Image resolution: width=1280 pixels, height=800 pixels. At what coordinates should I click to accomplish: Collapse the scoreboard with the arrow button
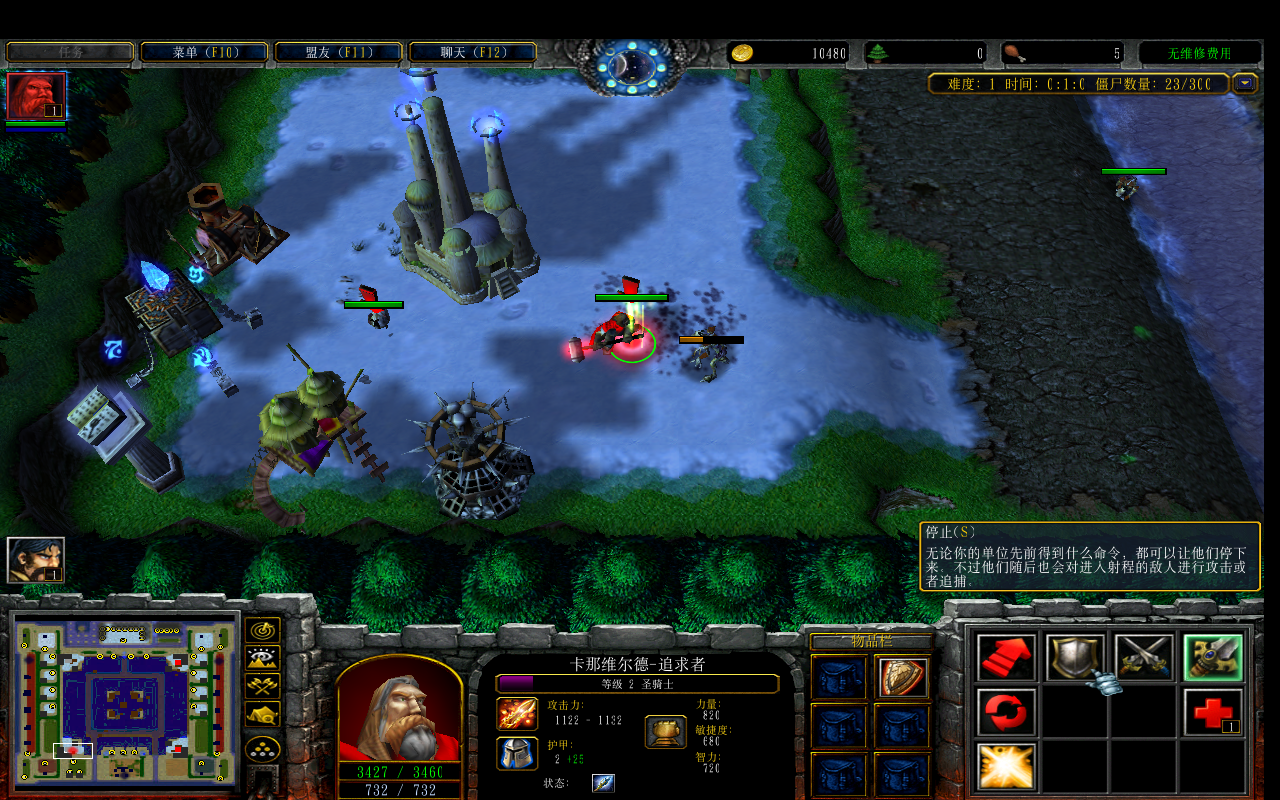(x=1245, y=84)
